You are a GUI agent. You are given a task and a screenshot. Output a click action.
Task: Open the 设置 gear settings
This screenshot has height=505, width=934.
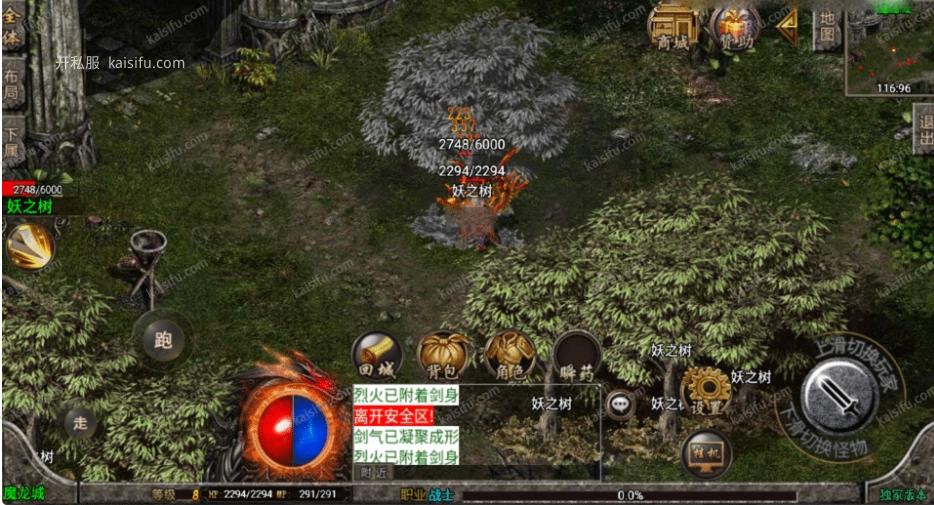(x=705, y=391)
